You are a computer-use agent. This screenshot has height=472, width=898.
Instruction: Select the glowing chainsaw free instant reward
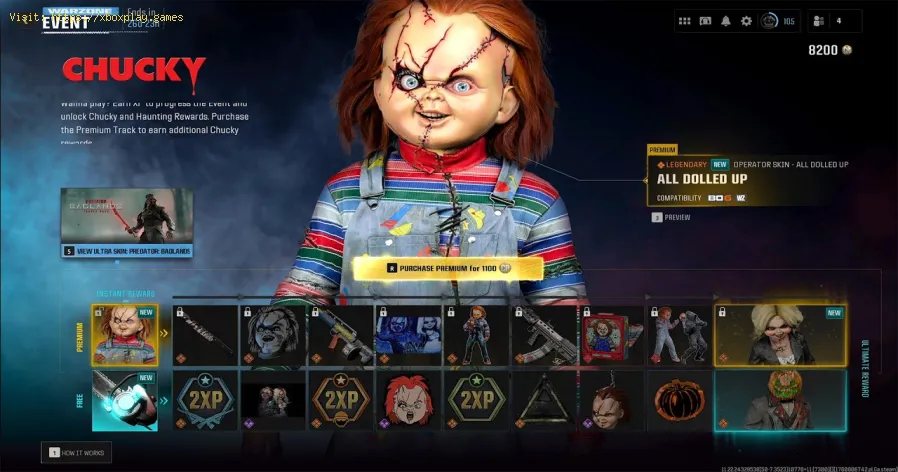125,400
